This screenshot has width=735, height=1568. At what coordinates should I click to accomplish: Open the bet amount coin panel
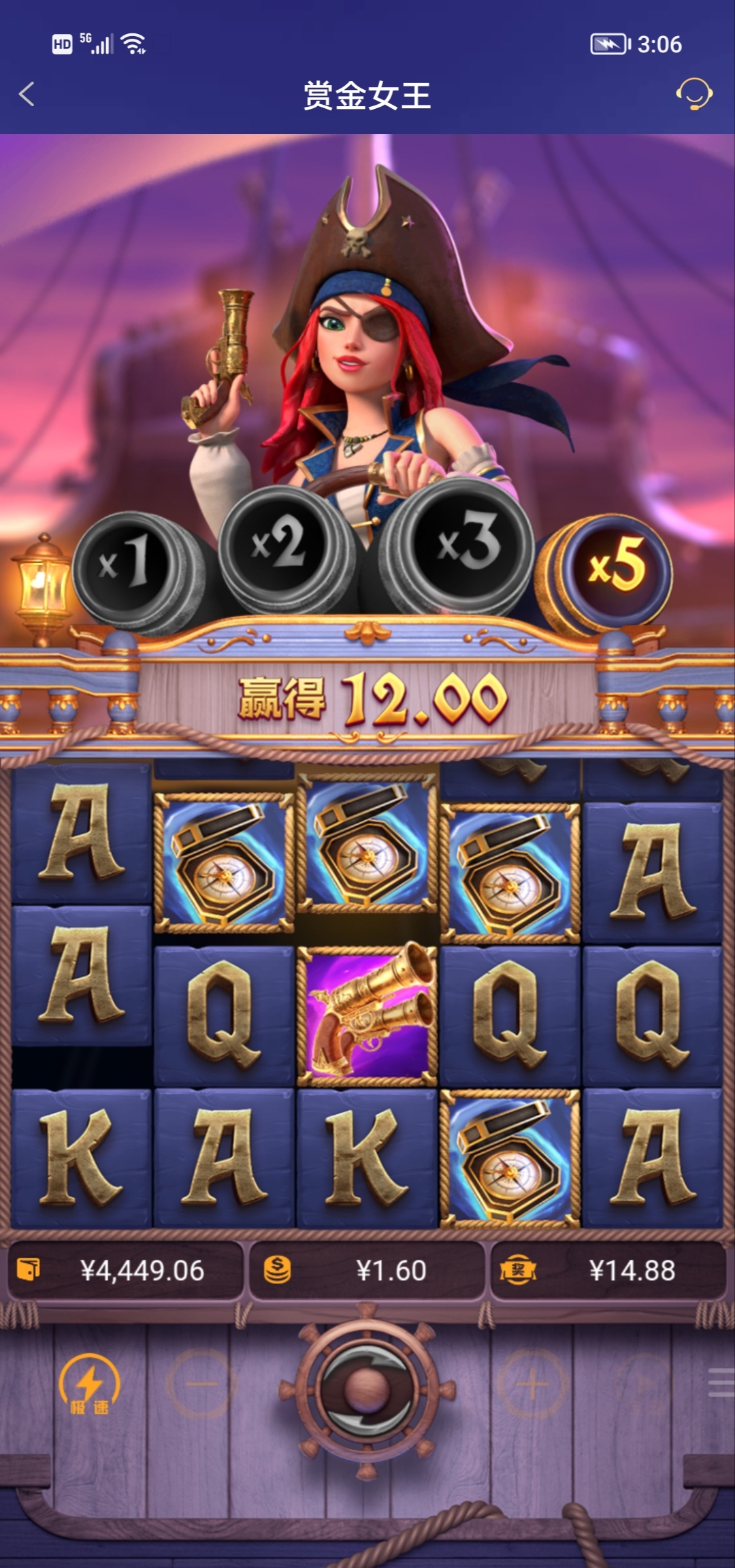point(367,1271)
